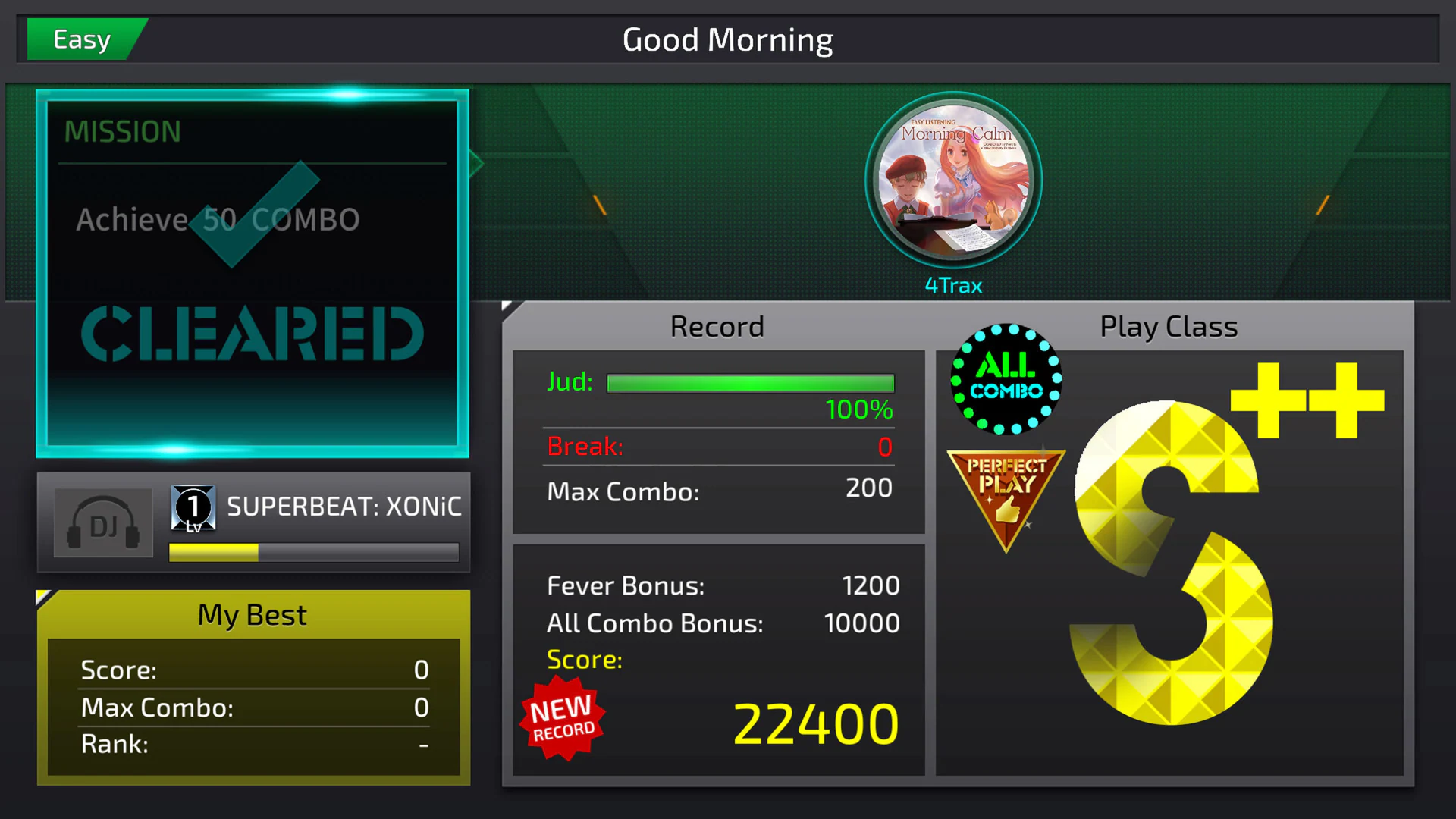Click the Good Morning song title
This screenshot has width=1456, height=819.
[x=727, y=39]
